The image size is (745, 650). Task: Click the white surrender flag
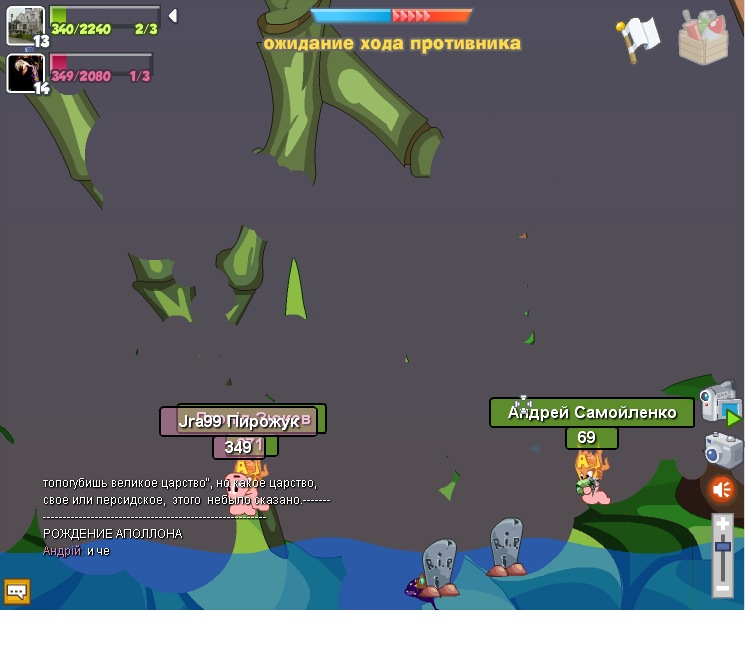(638, 39)
